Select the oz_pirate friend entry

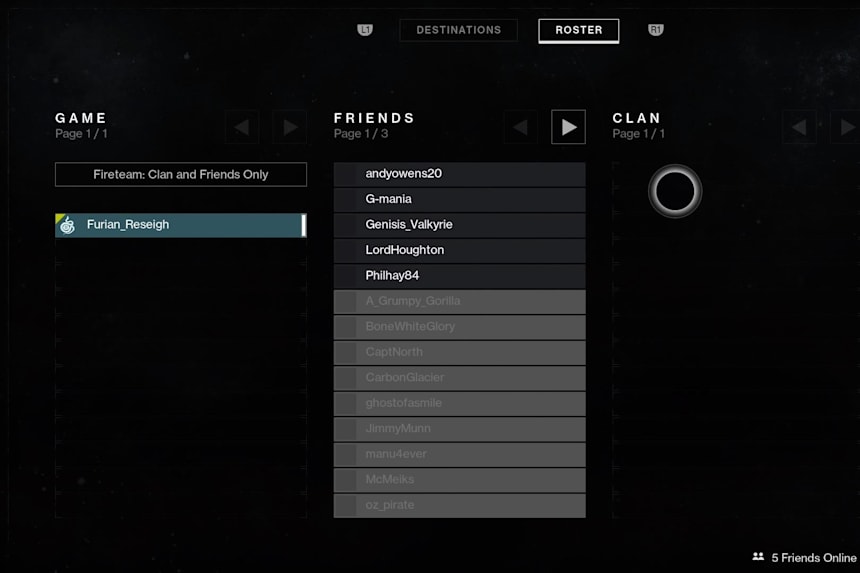pyautogui.click(x=459, y=505)
